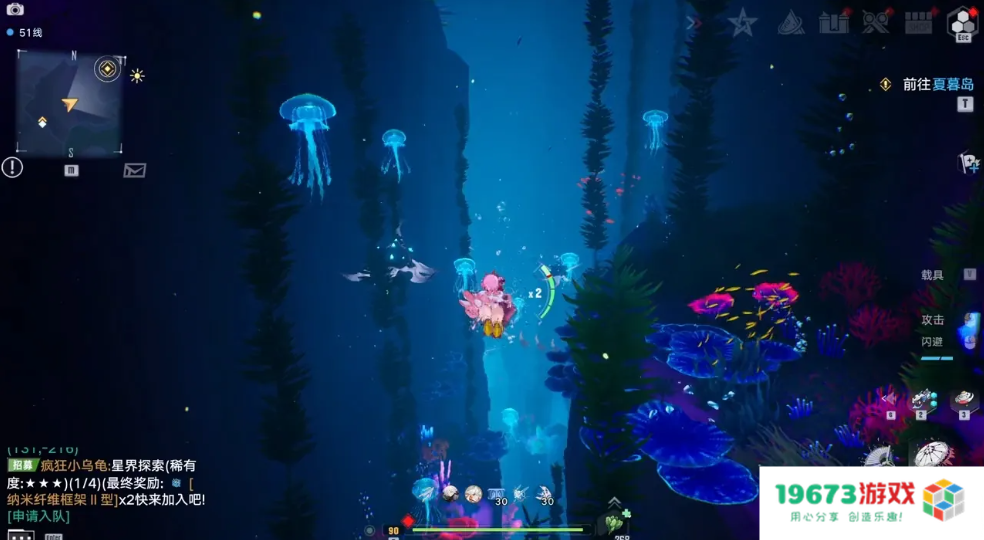Tap the 攻击 attack button
984x540 pixels.
point(934,320)
